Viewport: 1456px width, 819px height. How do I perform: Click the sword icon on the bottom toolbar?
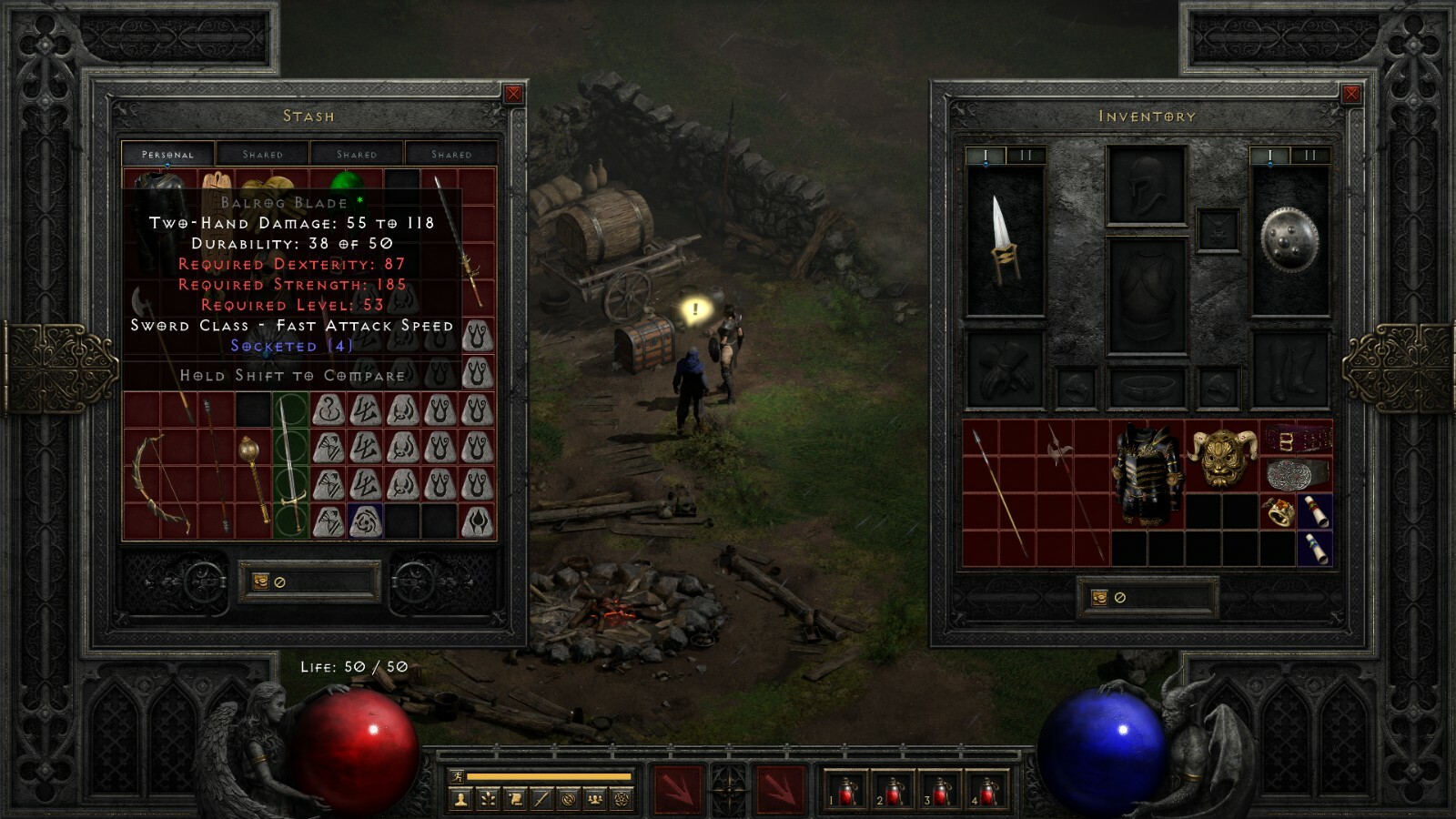click(x=540, y=798)
